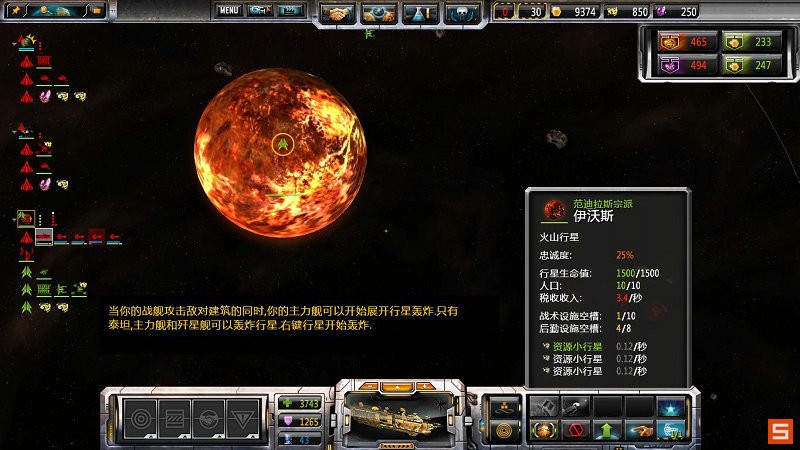Click the green upward arrow command
Viewport: 800px width, 450px height.
[x=606, y=432]
